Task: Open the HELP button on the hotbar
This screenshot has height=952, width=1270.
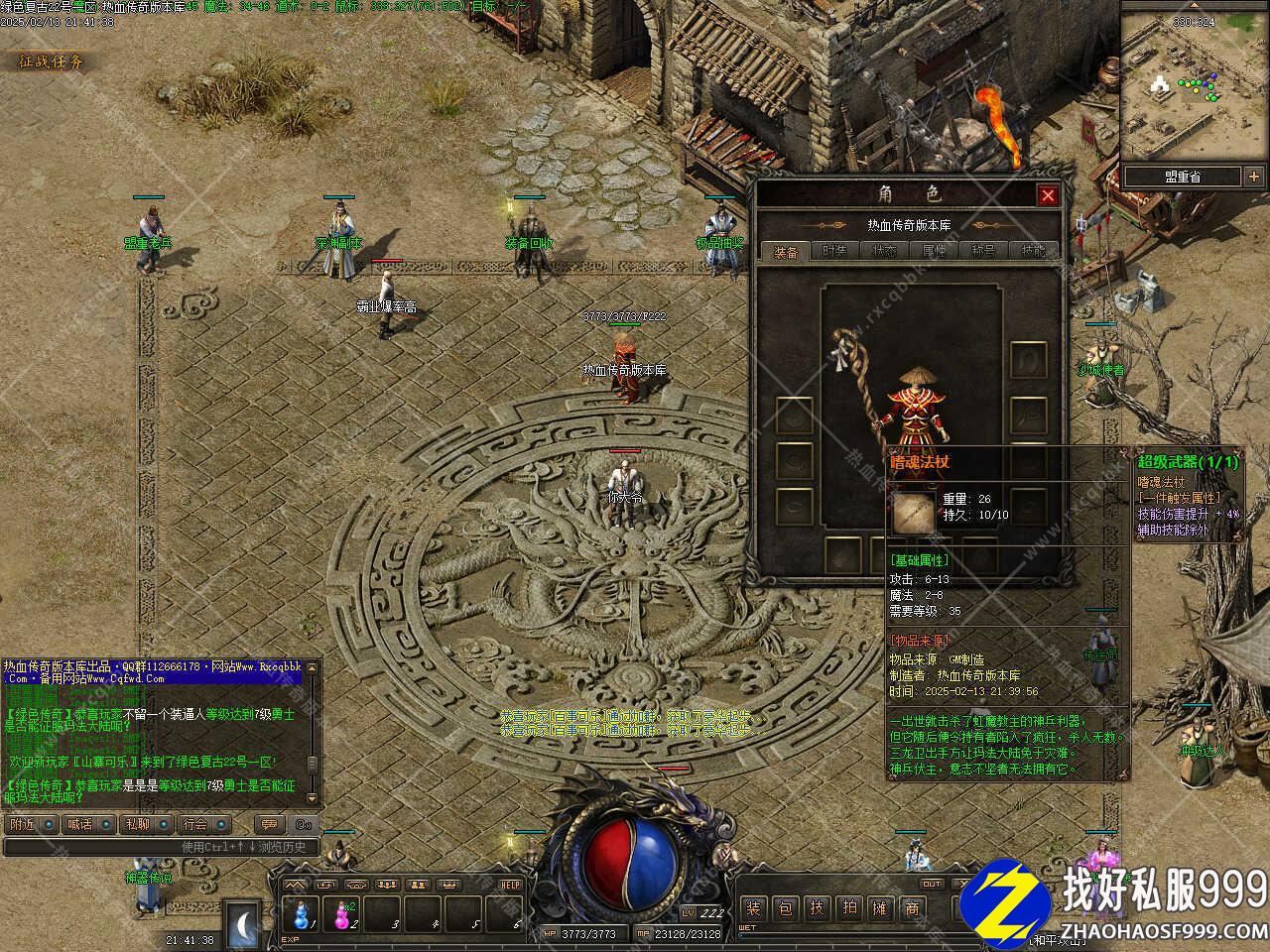Action: (x=510, y=885)
